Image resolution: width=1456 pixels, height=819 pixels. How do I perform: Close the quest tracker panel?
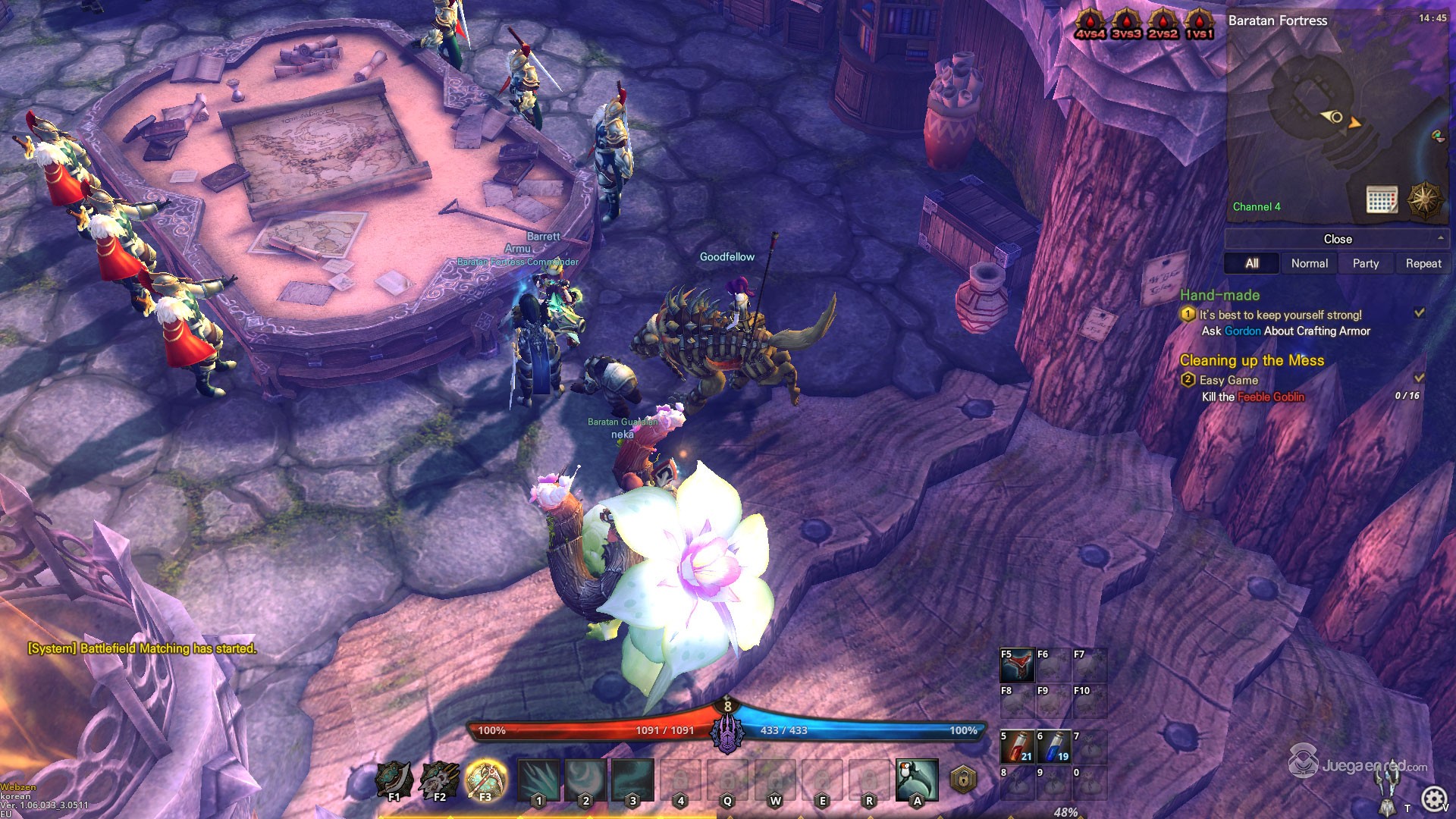[1337, 239]
